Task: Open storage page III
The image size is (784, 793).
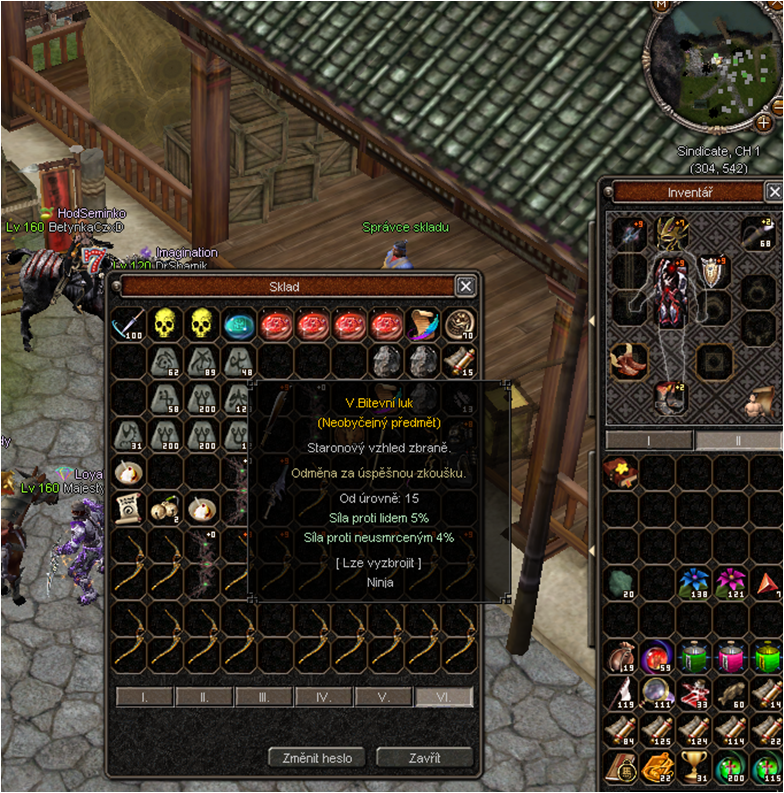Action: [264, 697]
